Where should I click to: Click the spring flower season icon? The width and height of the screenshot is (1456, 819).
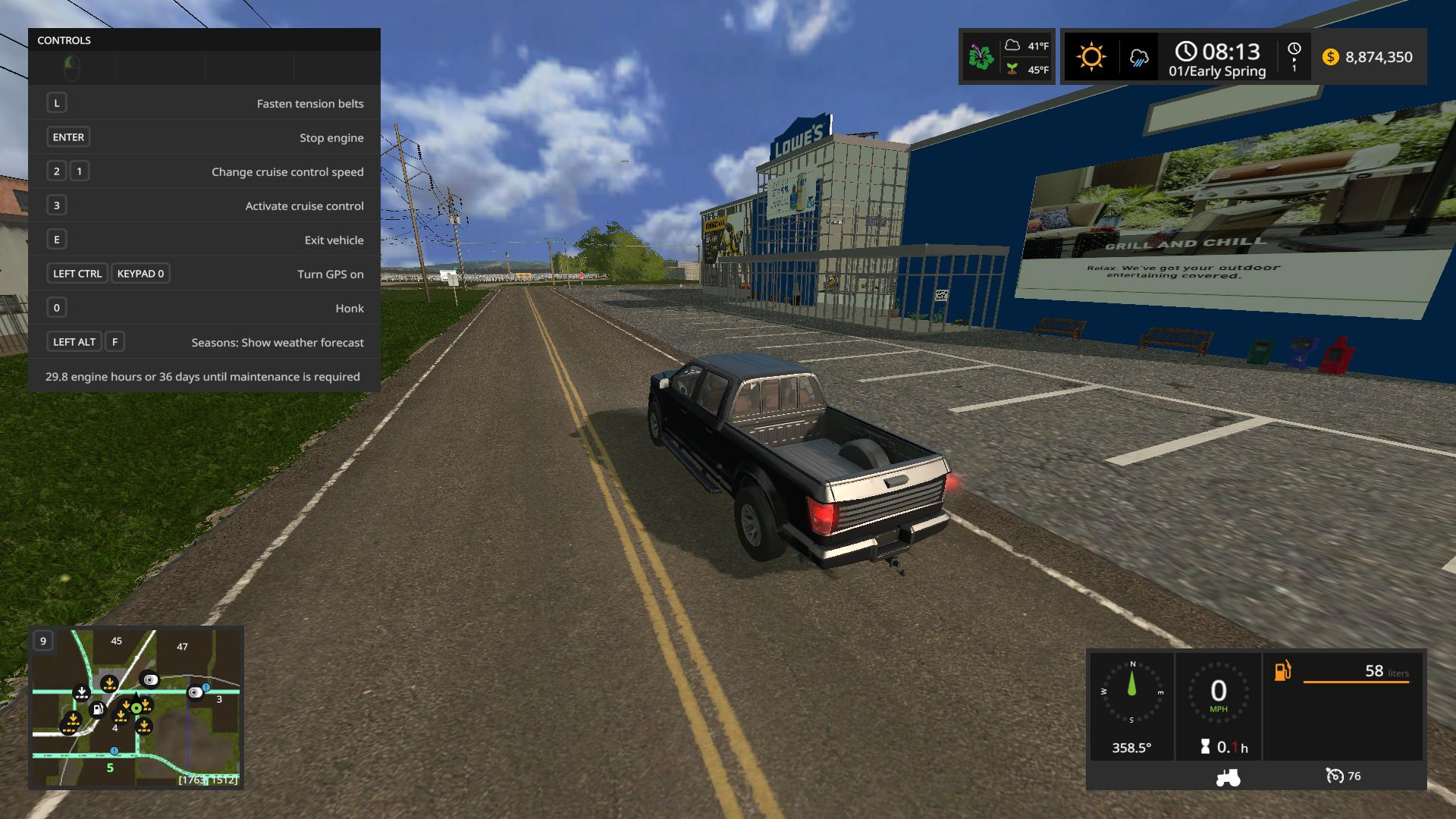pos(981,57)
